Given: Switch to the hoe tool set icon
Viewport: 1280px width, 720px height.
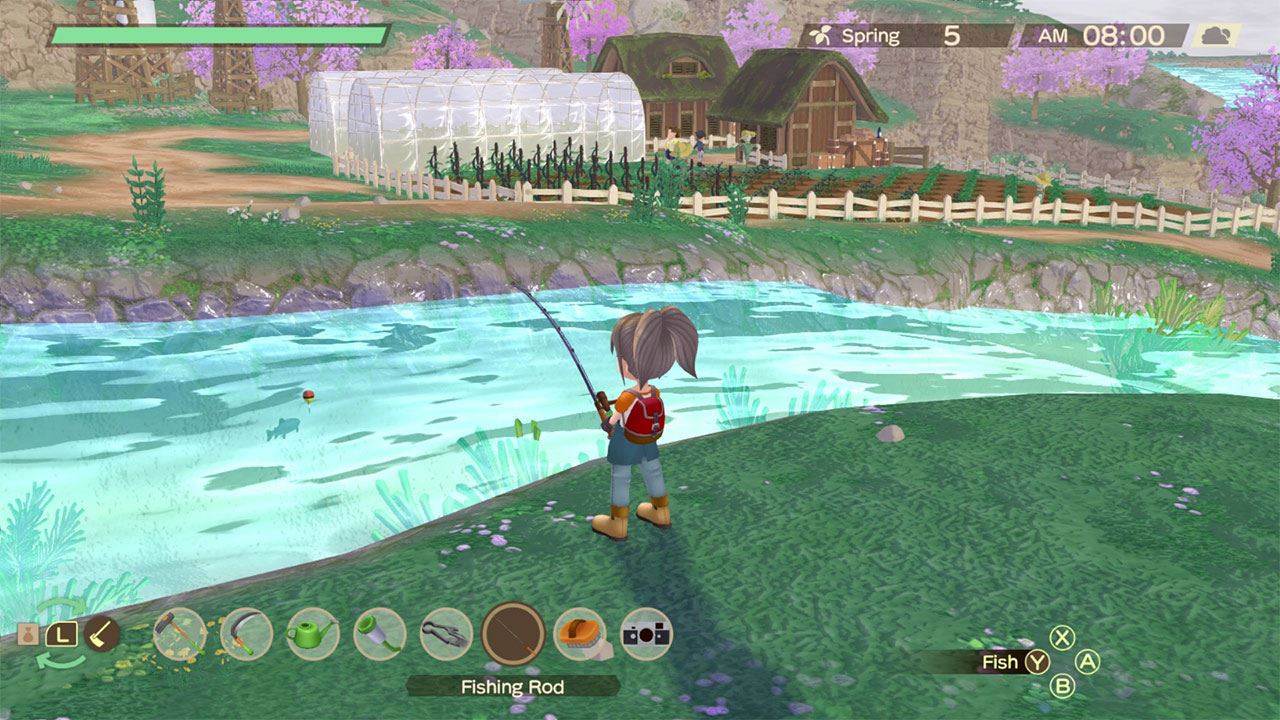Looking at the screenshot, I should [102, 633].
